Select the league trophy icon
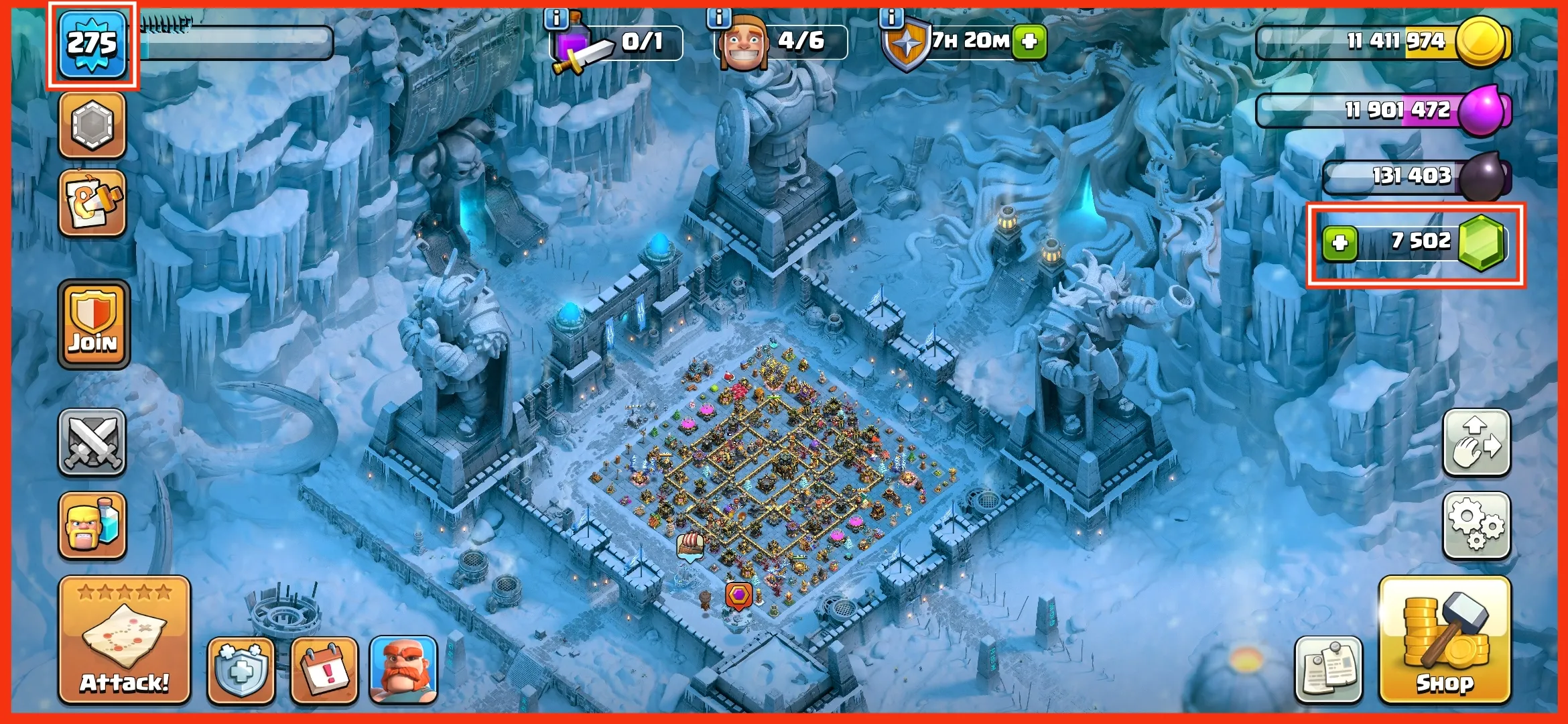This screenshot has height=724, width=1568. point(92,124)
